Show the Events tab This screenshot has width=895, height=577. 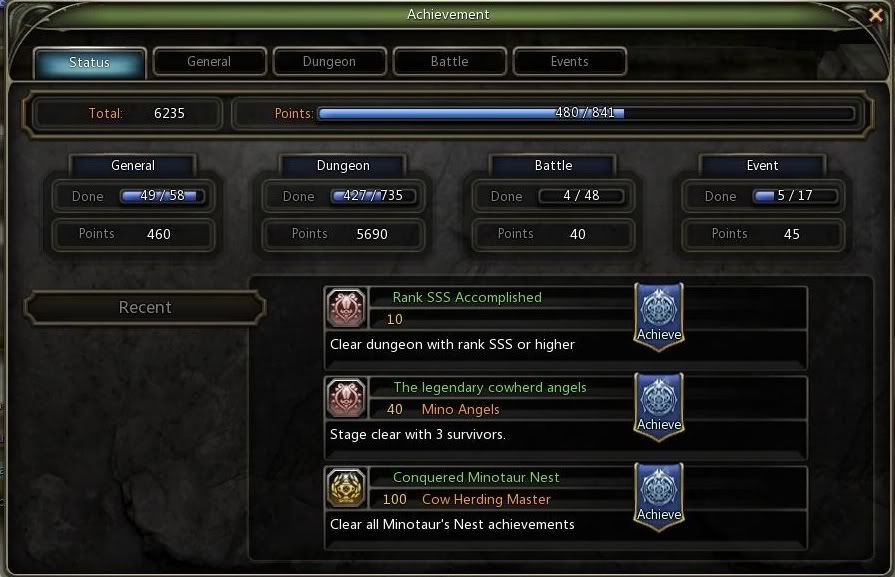pyautogui.click(x=569, y=62)
